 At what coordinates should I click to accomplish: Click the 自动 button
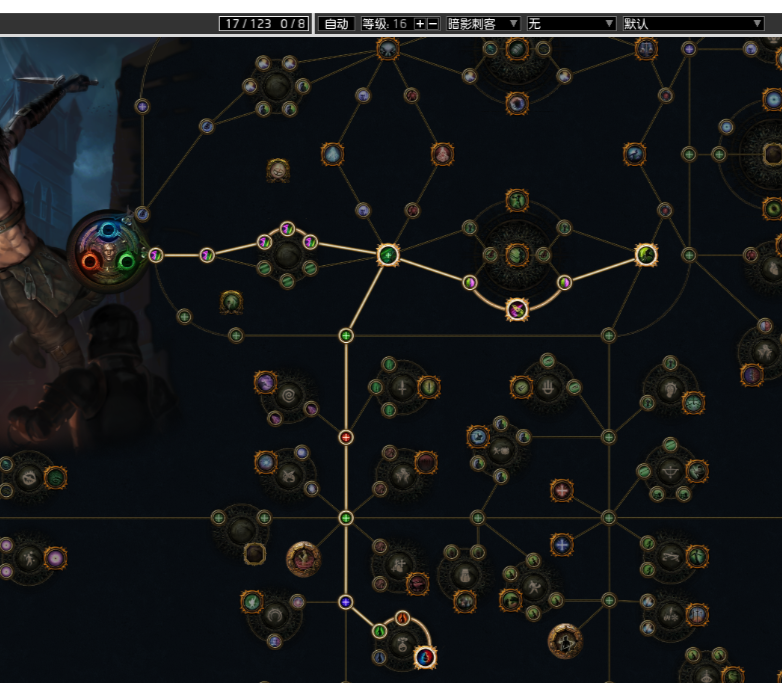(338, 23)
